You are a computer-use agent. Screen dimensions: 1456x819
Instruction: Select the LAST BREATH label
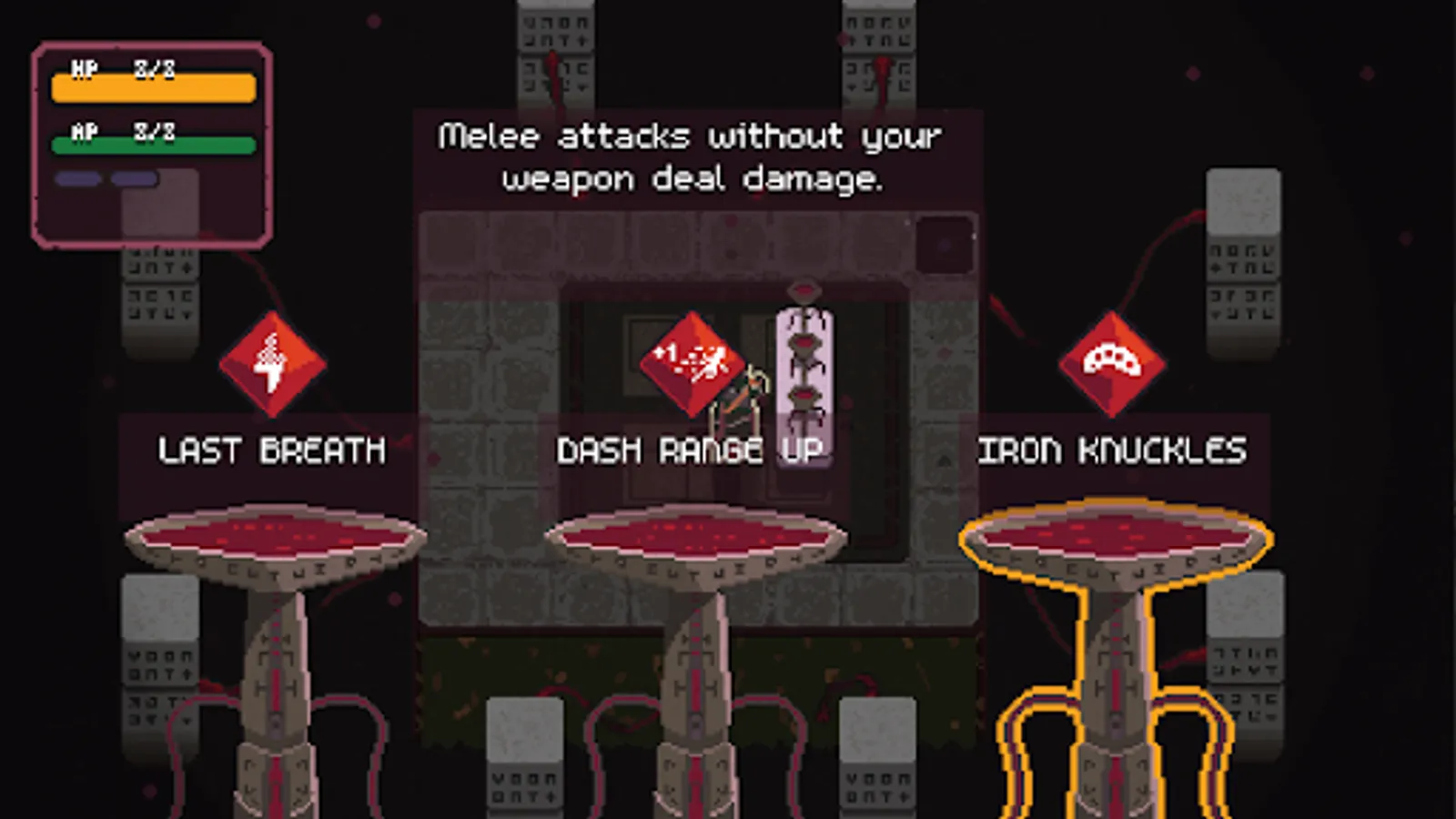coord(270,450)
